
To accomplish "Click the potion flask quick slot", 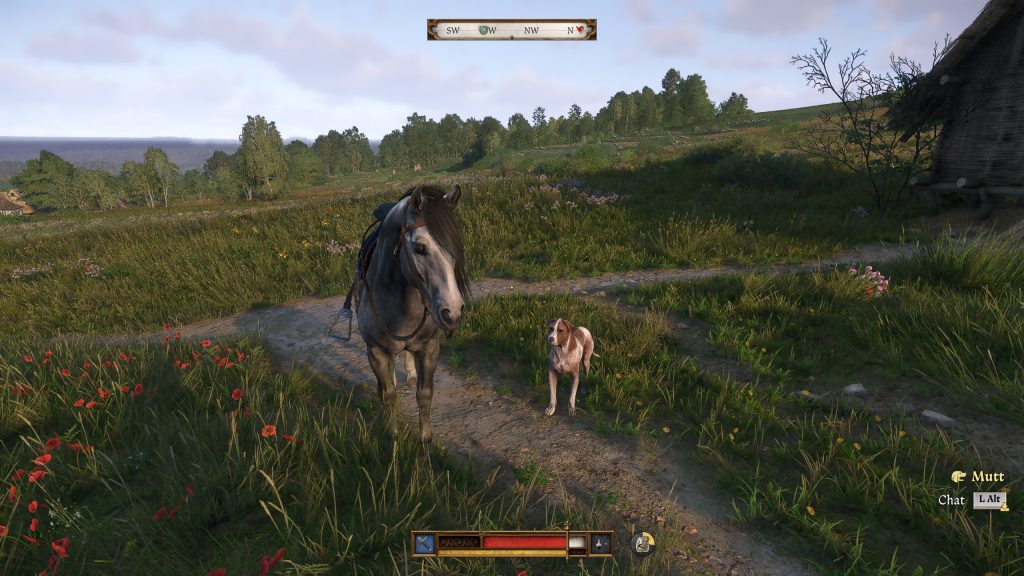I will point(600,543).
